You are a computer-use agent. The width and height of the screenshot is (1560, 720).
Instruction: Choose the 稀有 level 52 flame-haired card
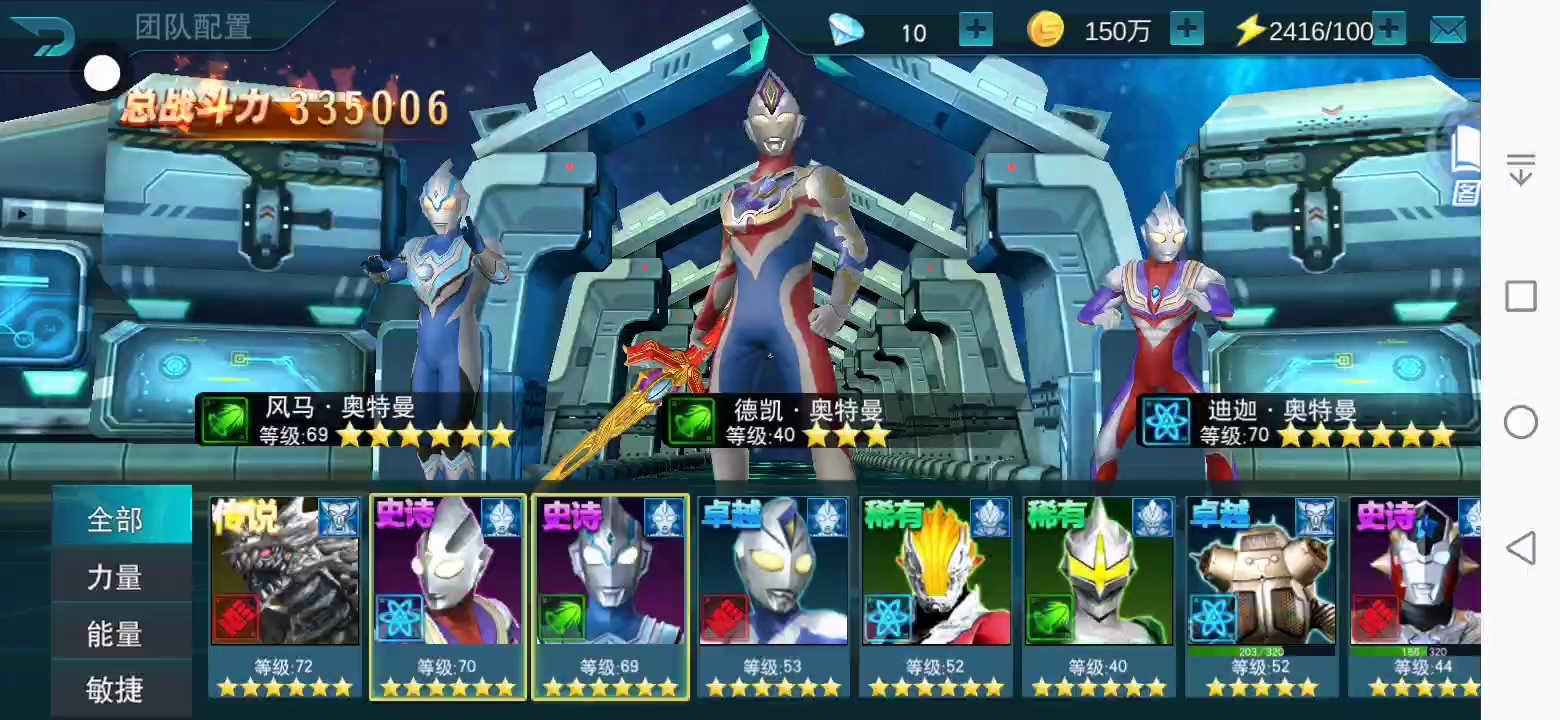coord(936,595)
